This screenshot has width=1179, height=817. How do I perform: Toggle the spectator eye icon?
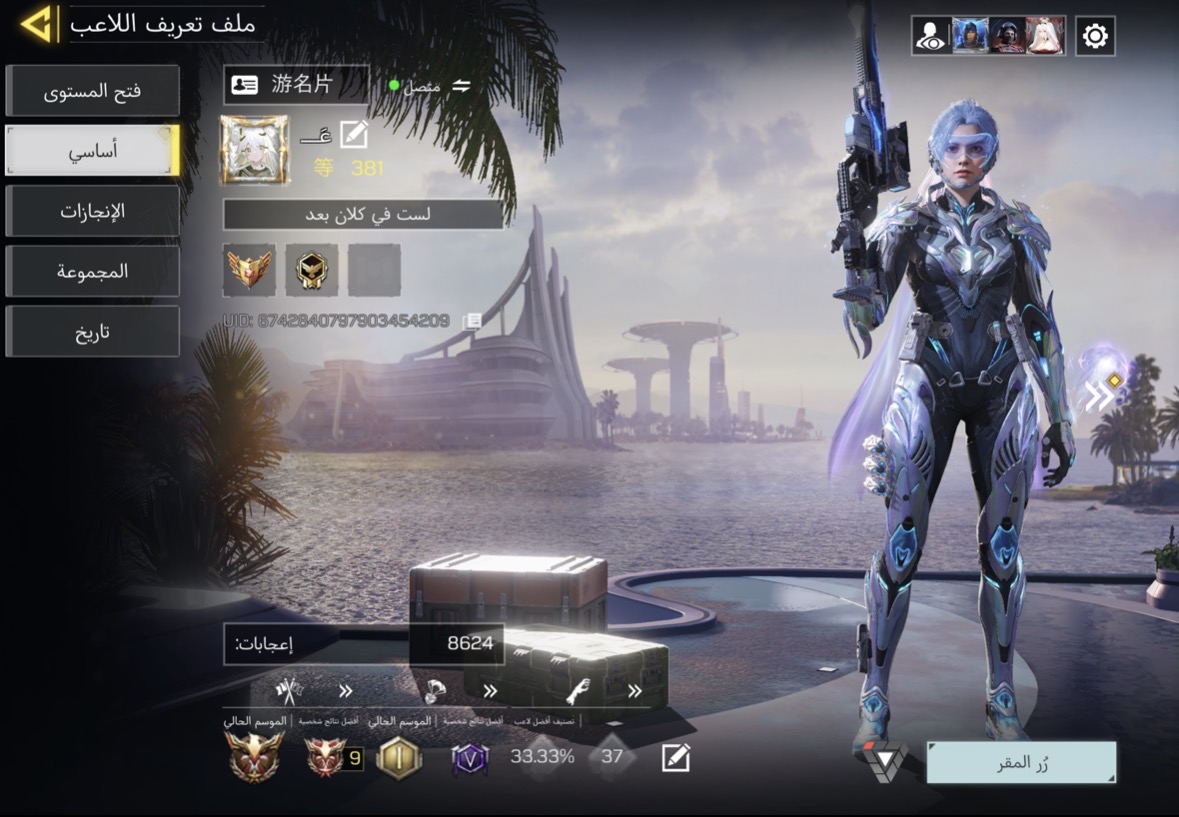pyautogui.click(x=931, y=36)
